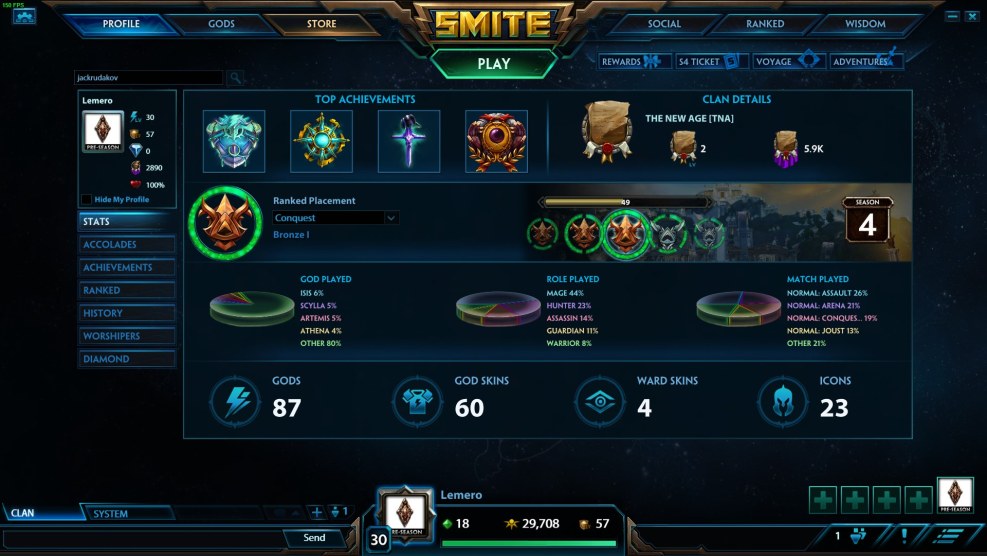The width and height of the screenshot is (987, 556).
Task: Open the Worshipers section
Action: point(127,336)
